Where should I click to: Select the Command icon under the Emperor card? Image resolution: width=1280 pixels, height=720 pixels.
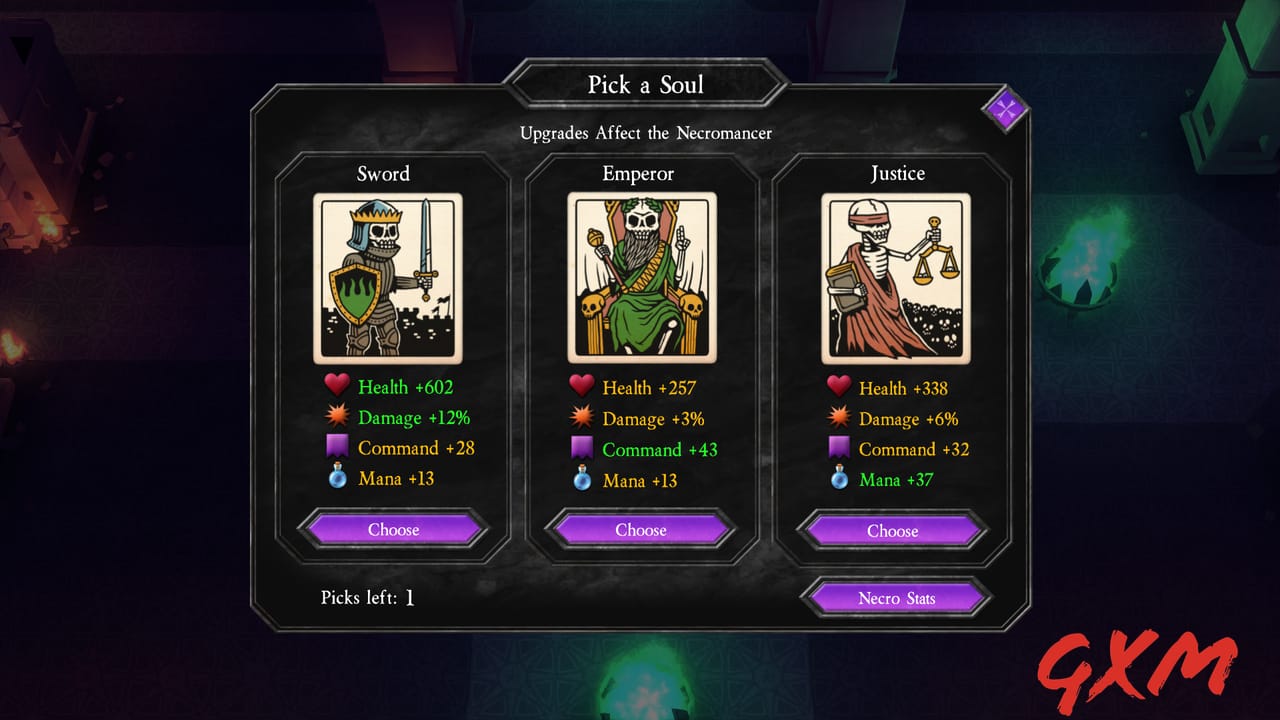point(581,448)
